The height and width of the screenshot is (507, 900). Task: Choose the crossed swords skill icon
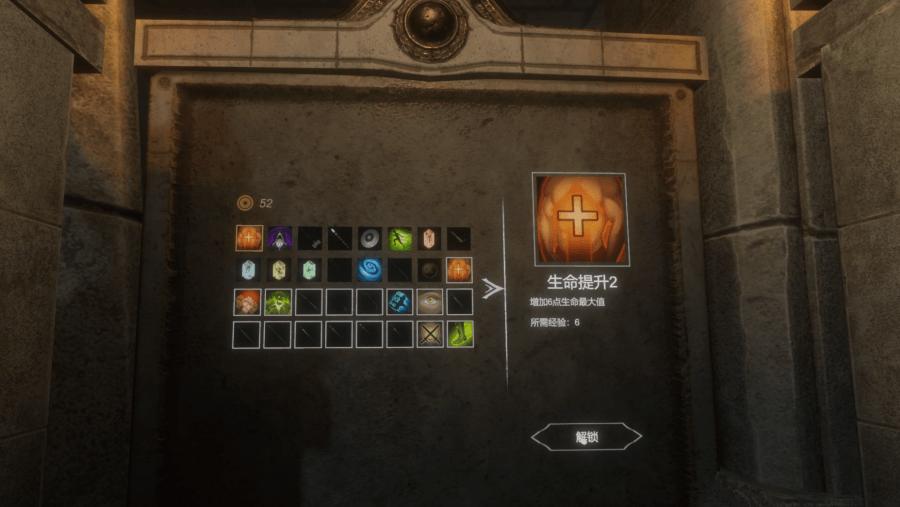(x=430, y=334)
